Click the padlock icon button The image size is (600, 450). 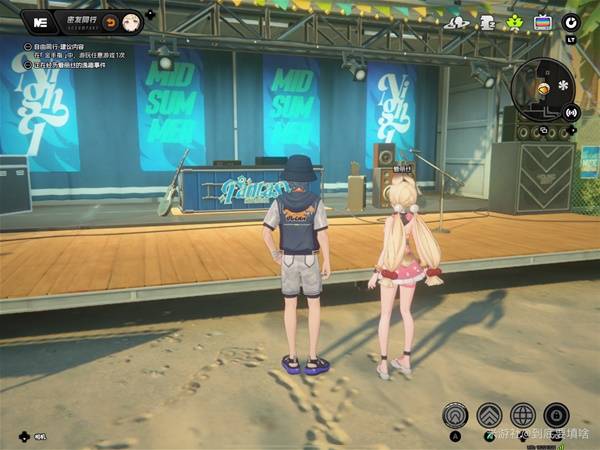point(557,415)
